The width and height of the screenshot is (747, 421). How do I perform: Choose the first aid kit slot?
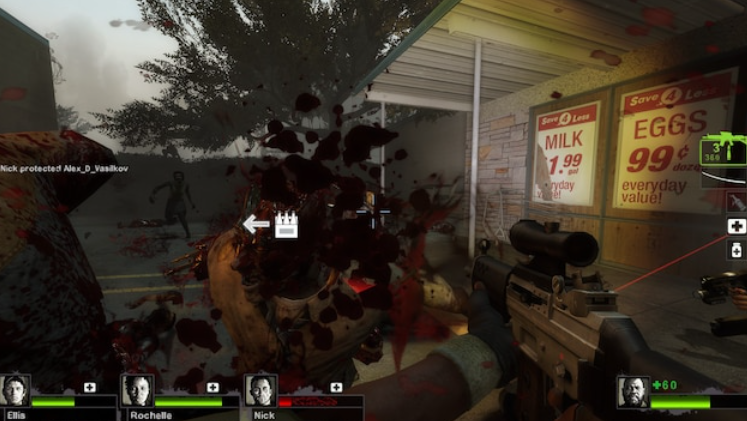point(736,226)
